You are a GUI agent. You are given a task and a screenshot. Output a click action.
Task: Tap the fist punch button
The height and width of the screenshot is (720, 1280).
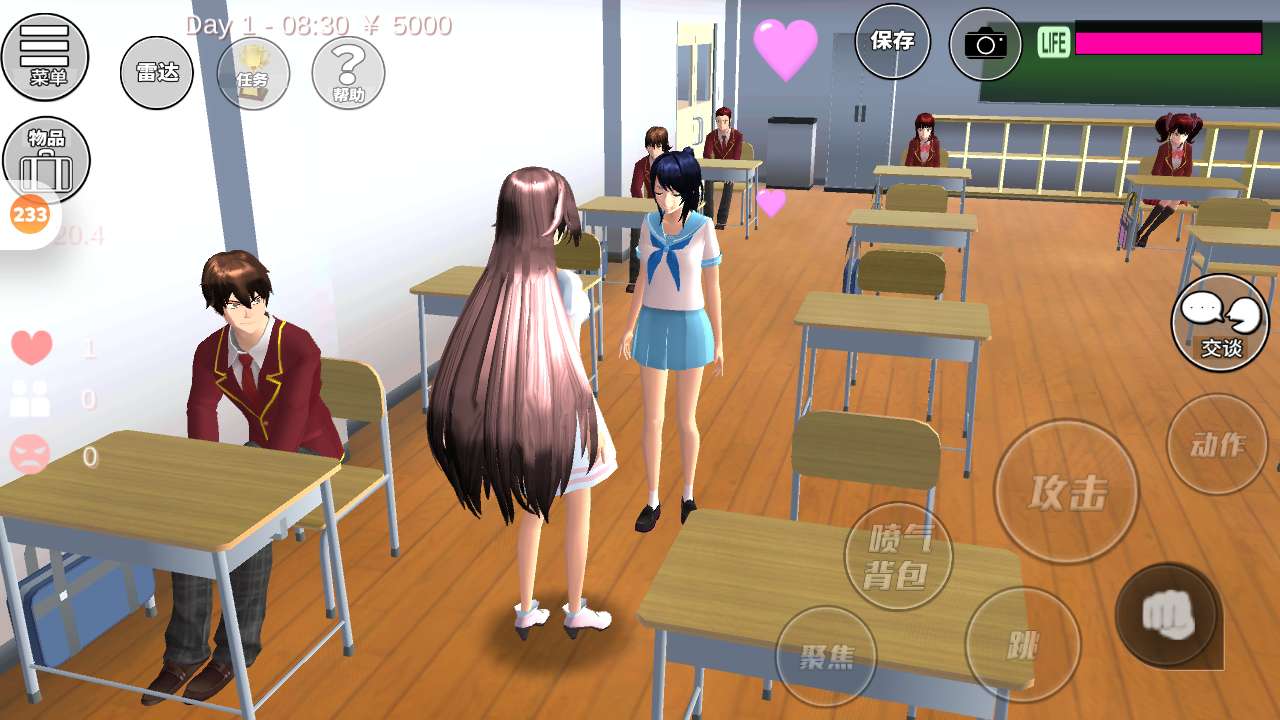pos(1167,614)
